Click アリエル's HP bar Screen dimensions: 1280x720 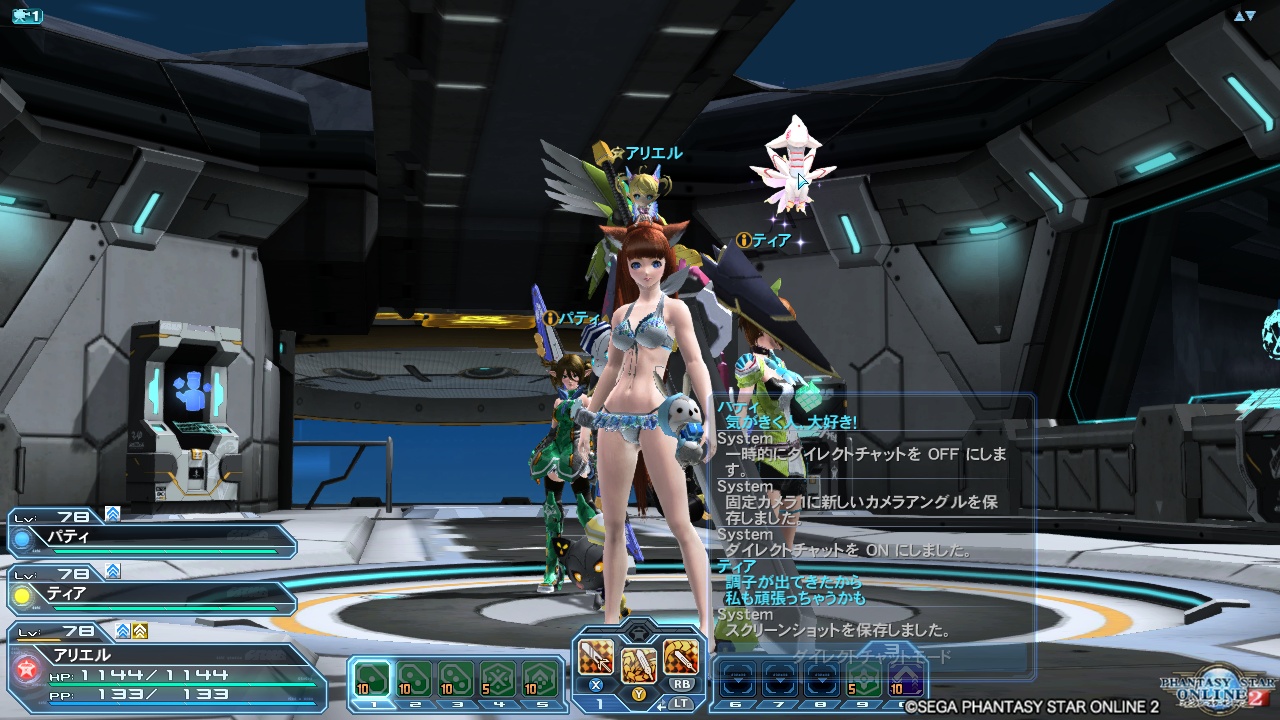[x=180, y=686]
